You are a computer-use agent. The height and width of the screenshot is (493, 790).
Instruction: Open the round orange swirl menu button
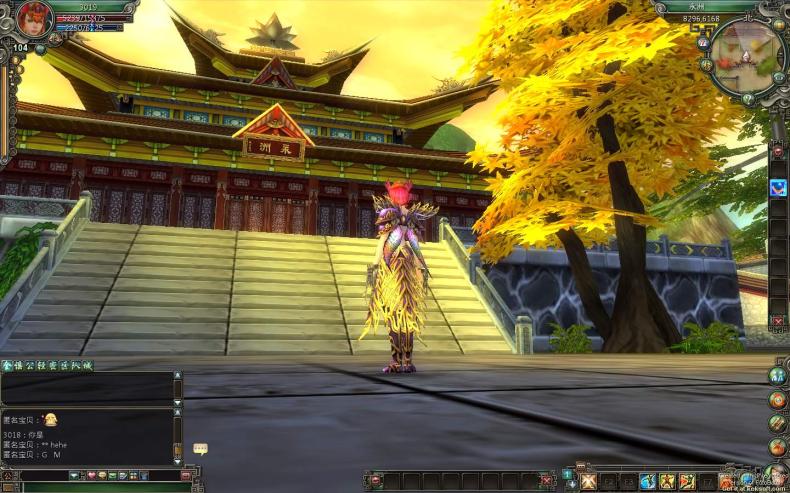(777, 399)
